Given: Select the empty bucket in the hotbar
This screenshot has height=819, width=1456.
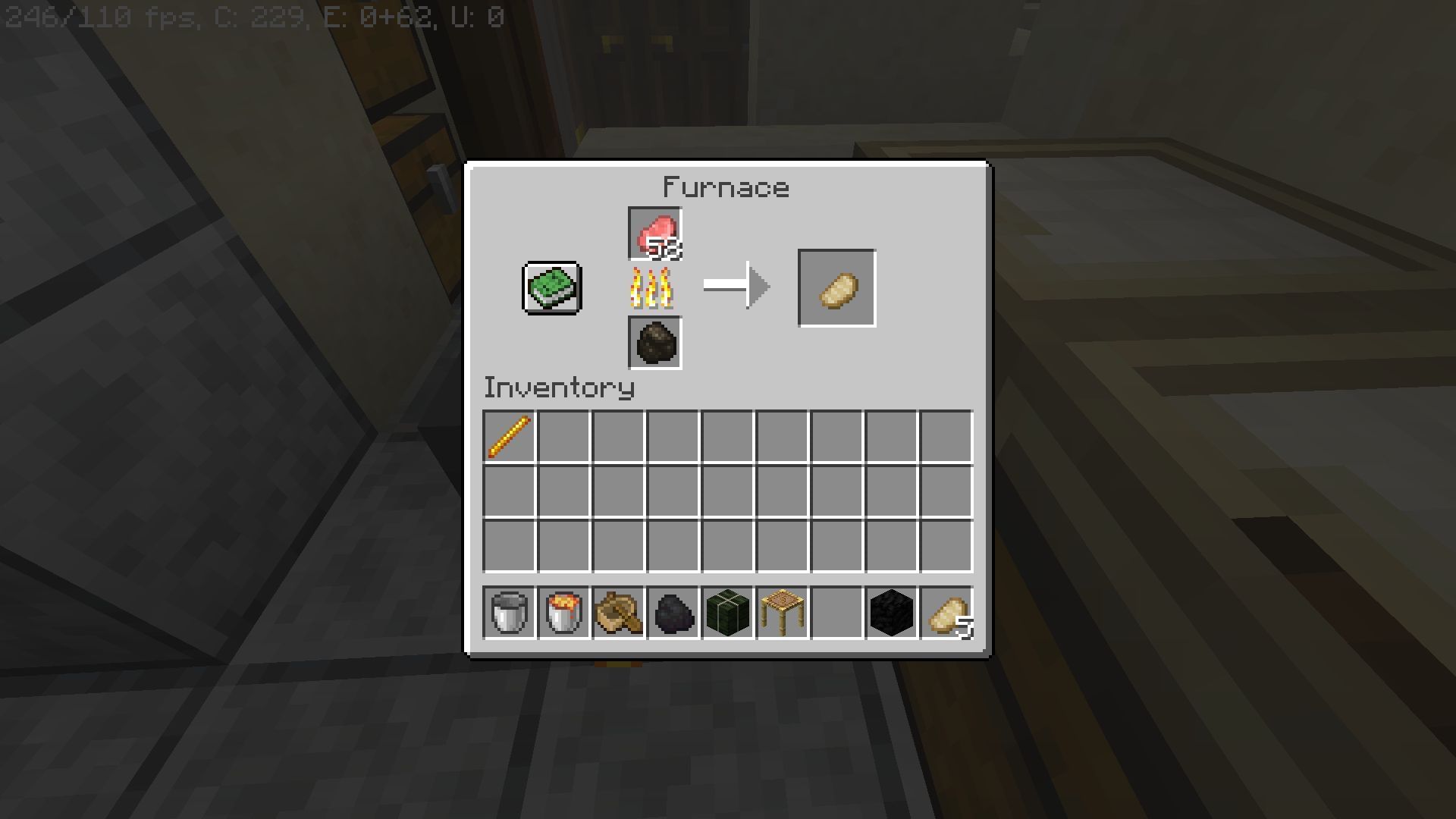Looking at the screenshot, I should [x=507, y=614].
